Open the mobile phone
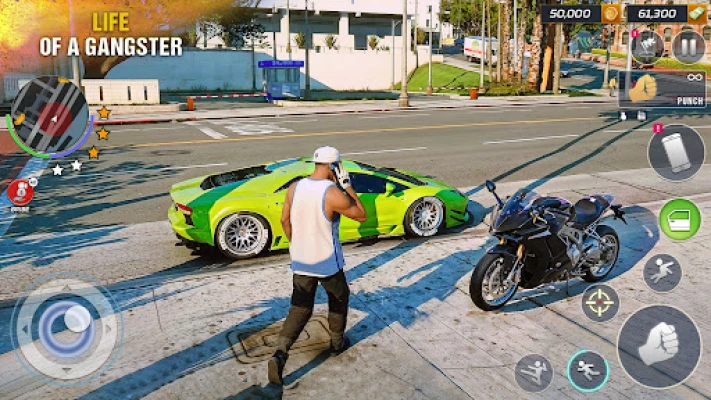 pyautogui.click(x=676, y=153)
